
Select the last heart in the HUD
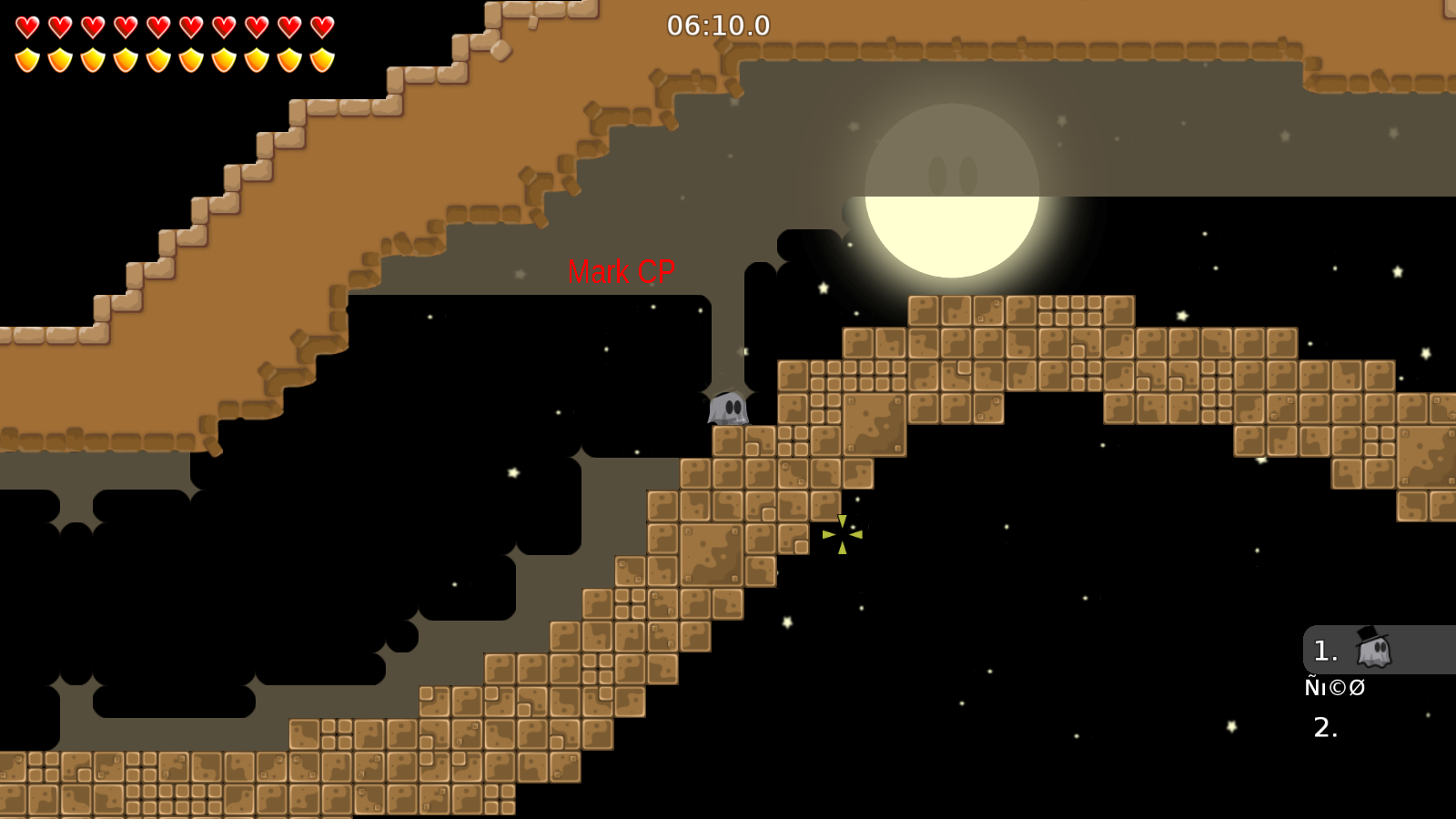tap(322, 27)
